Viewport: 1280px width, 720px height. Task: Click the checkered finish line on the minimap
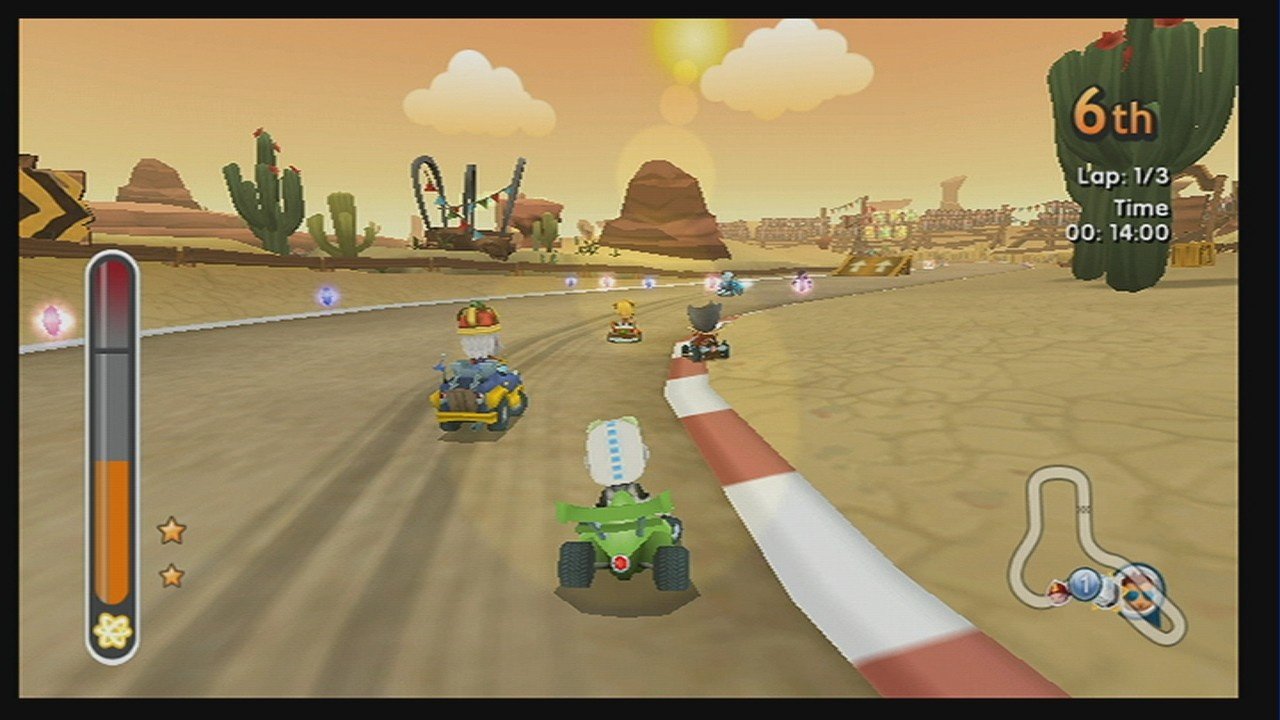(x=1082, y=507)
